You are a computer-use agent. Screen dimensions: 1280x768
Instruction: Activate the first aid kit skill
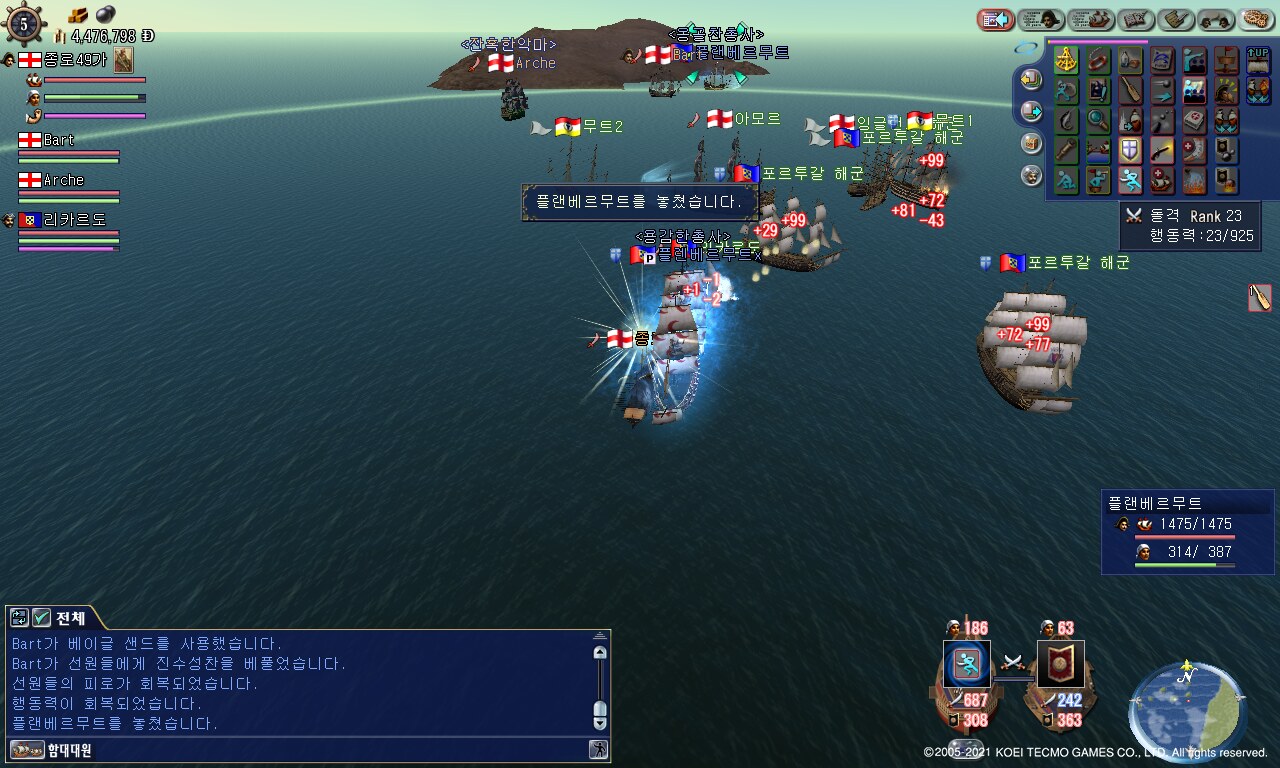point(1194,120)
